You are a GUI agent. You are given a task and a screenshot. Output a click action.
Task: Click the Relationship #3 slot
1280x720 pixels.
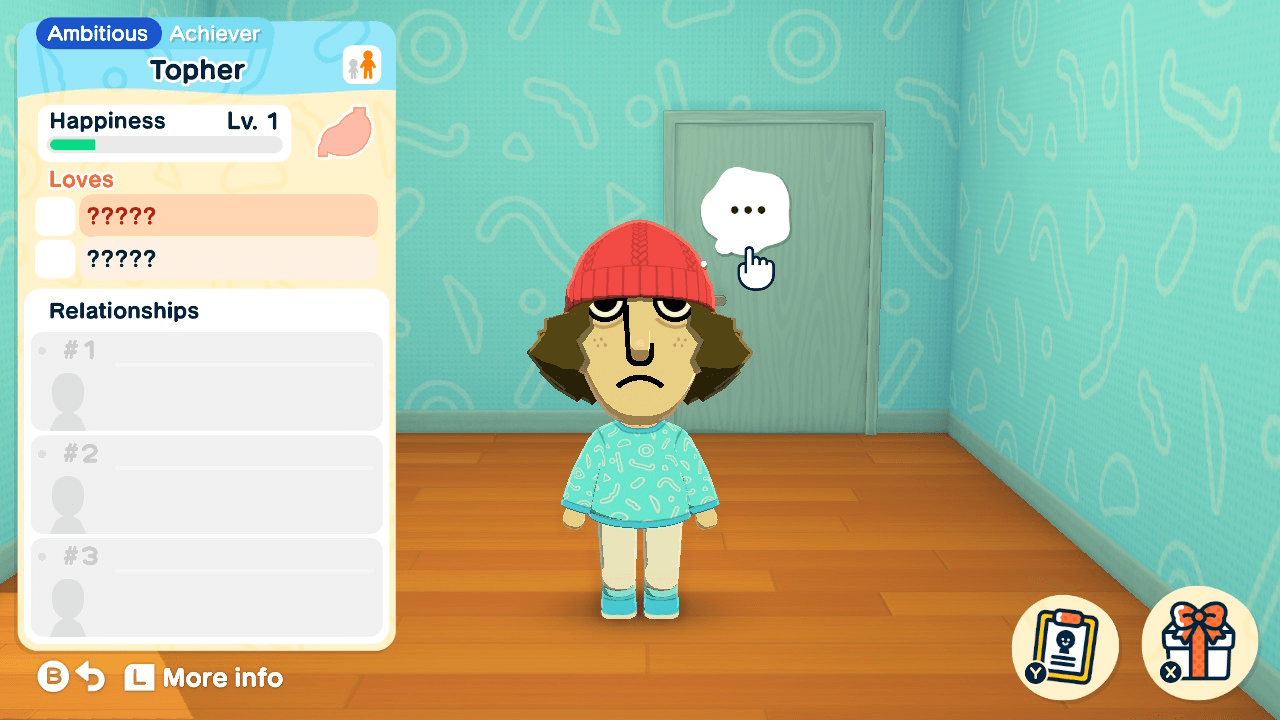point(205,588)
